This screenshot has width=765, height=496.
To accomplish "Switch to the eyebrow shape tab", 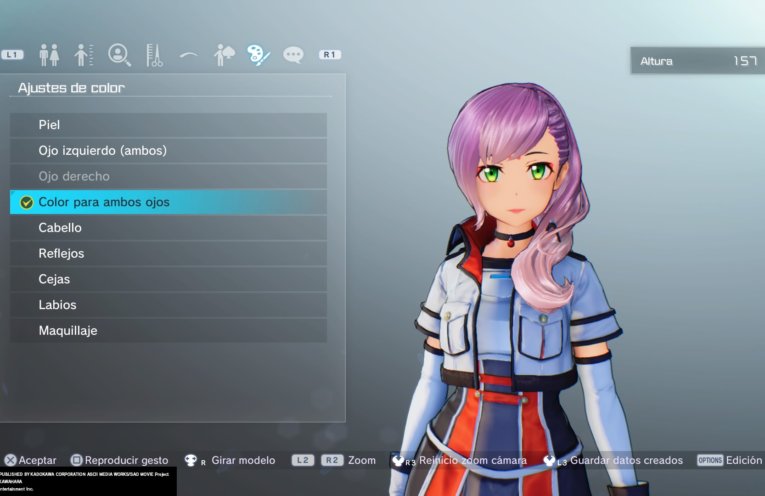I will coord(188,55).
